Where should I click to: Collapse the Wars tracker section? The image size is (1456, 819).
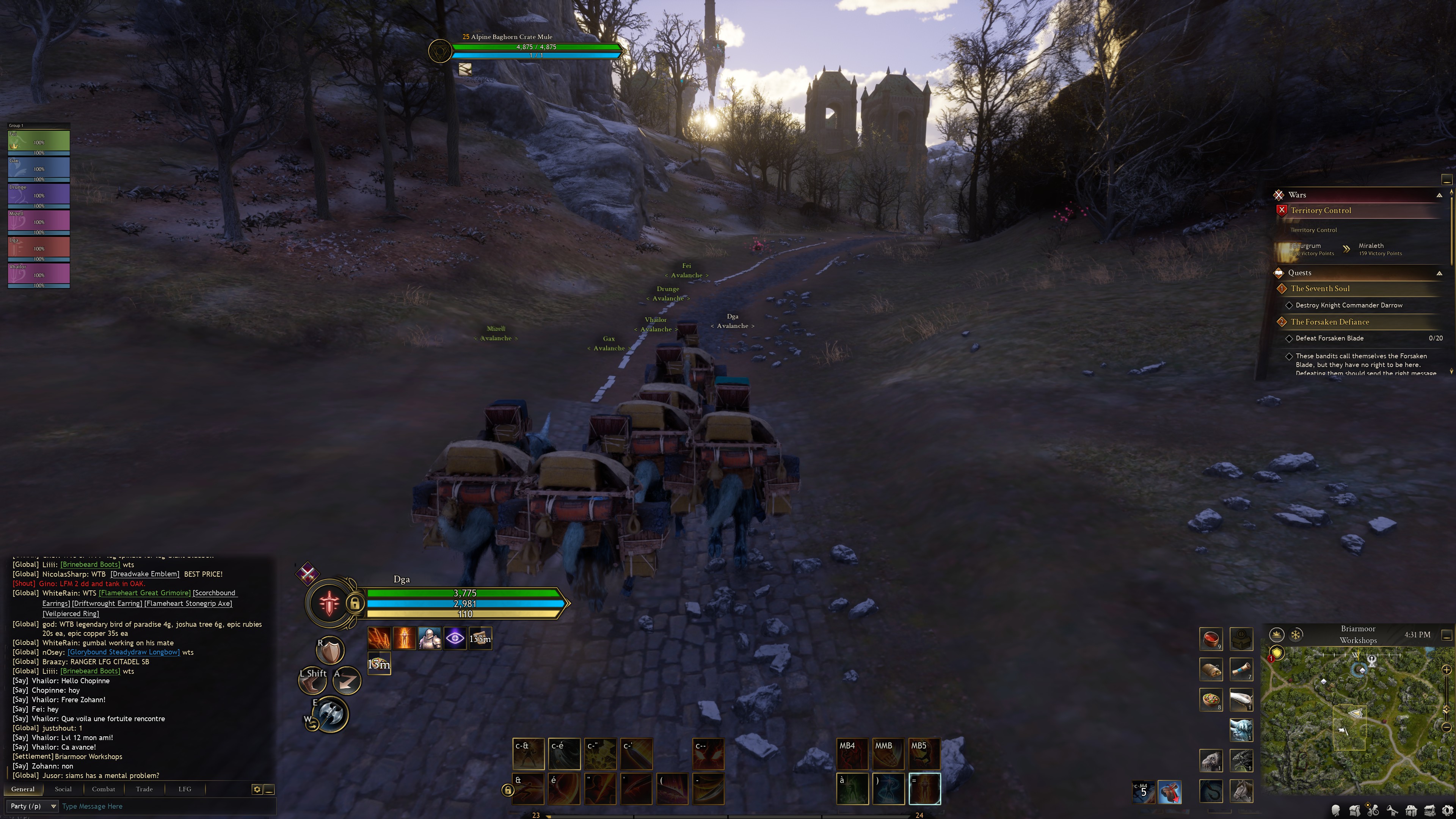tap(1439, 195)
